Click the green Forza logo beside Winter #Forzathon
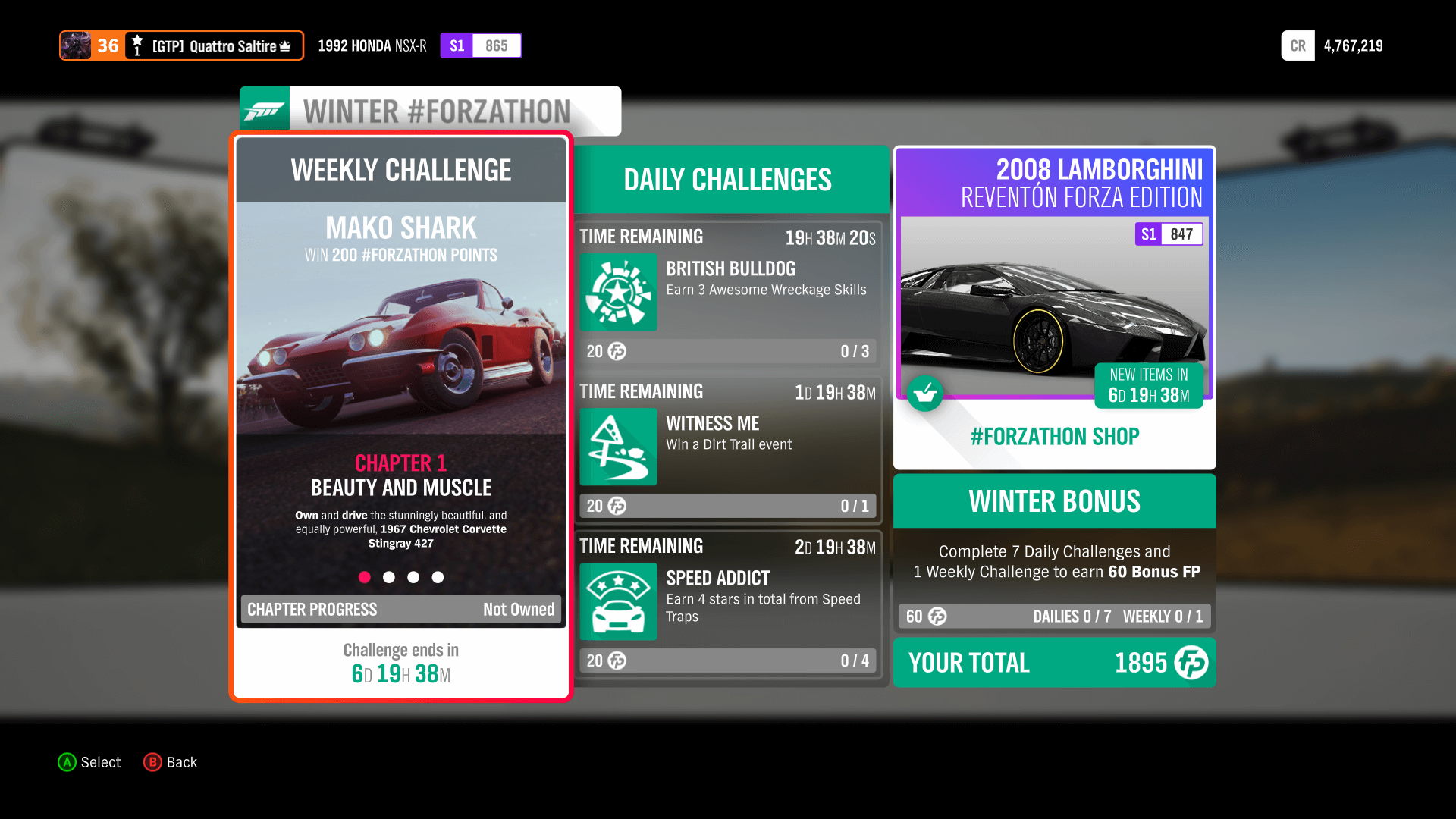Screen dimensions: 1456x819 264,110
